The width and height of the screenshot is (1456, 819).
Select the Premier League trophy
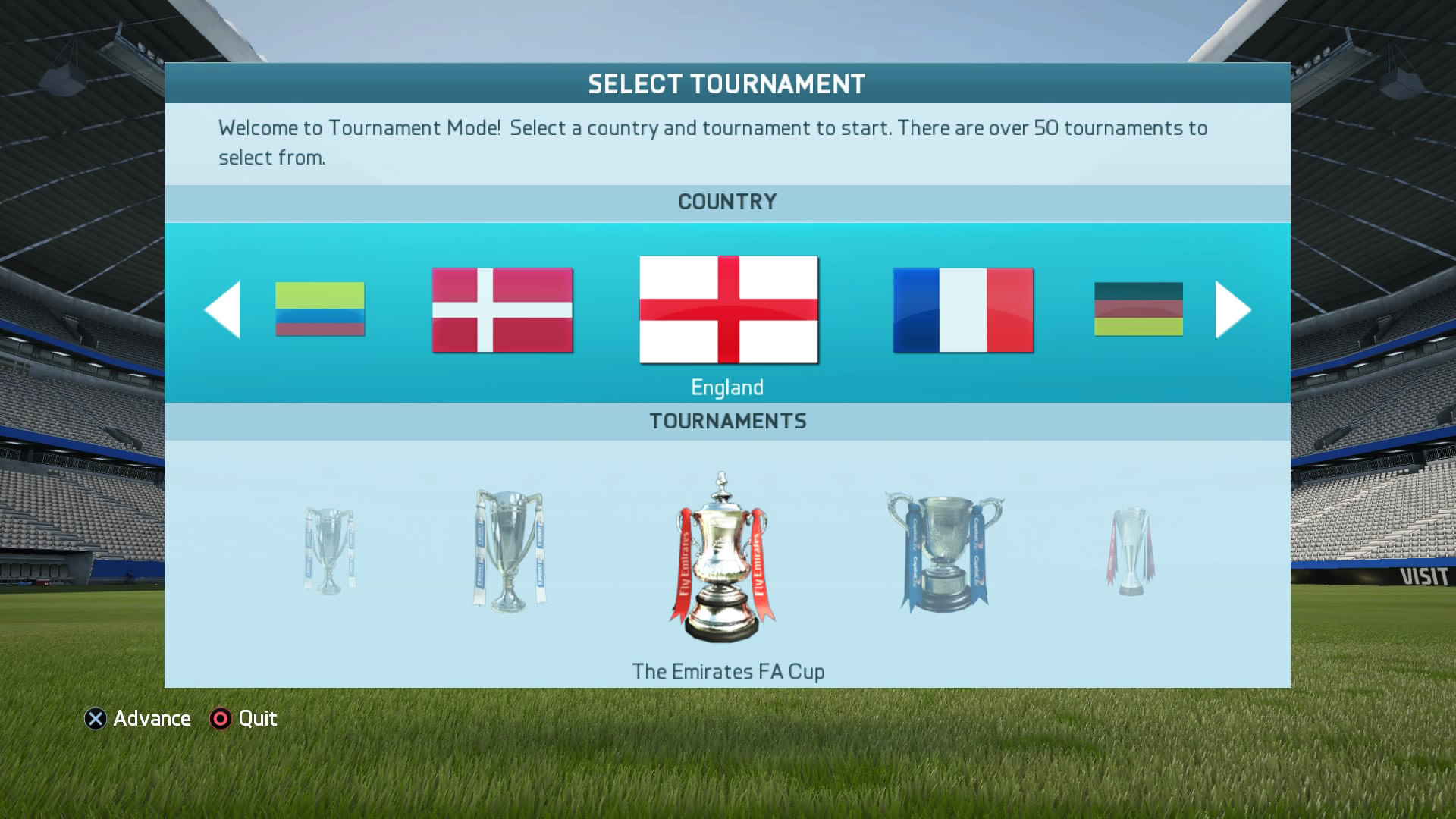tap(507, 550)
